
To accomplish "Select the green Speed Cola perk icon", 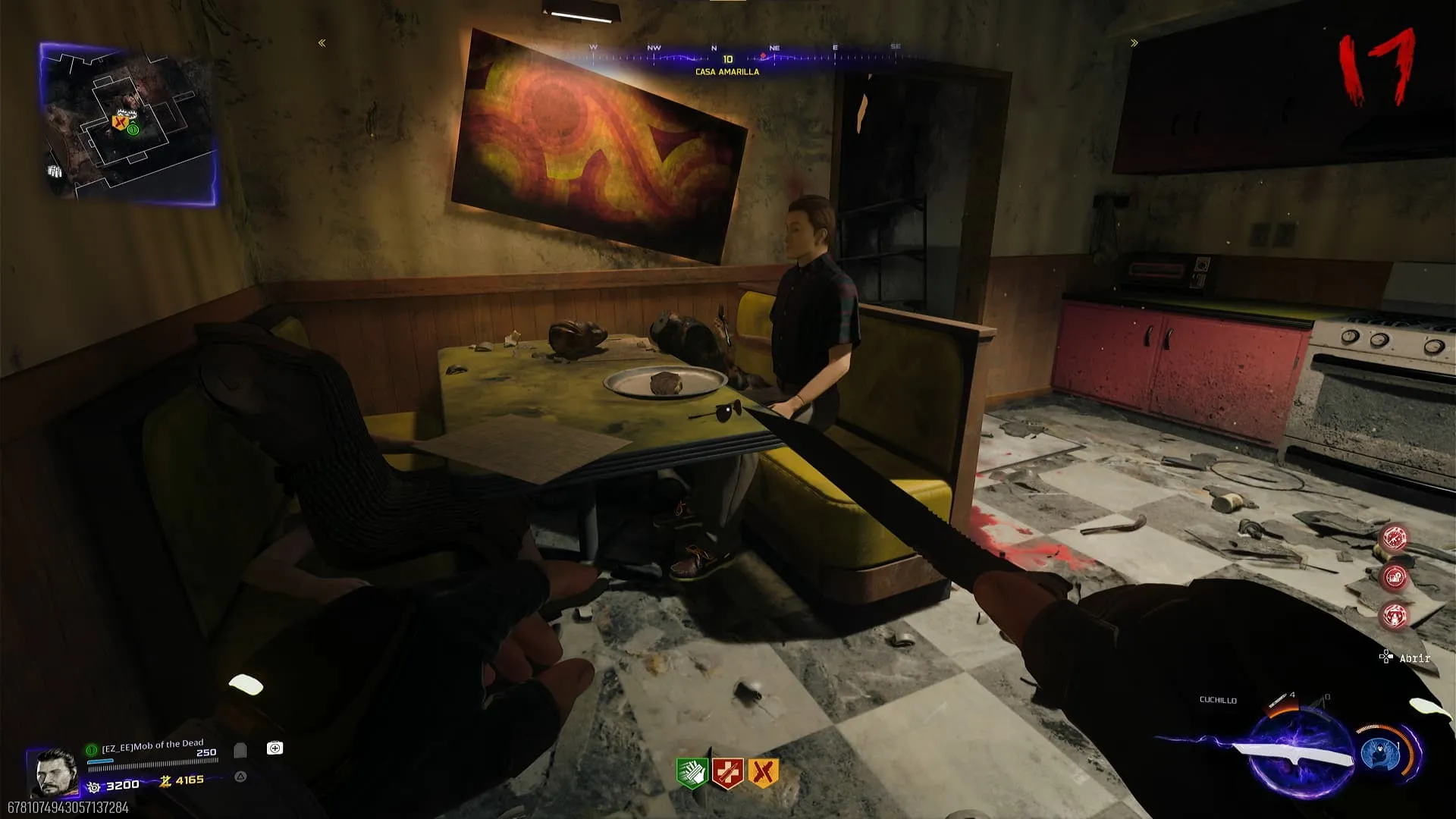I will coord(692,773).
